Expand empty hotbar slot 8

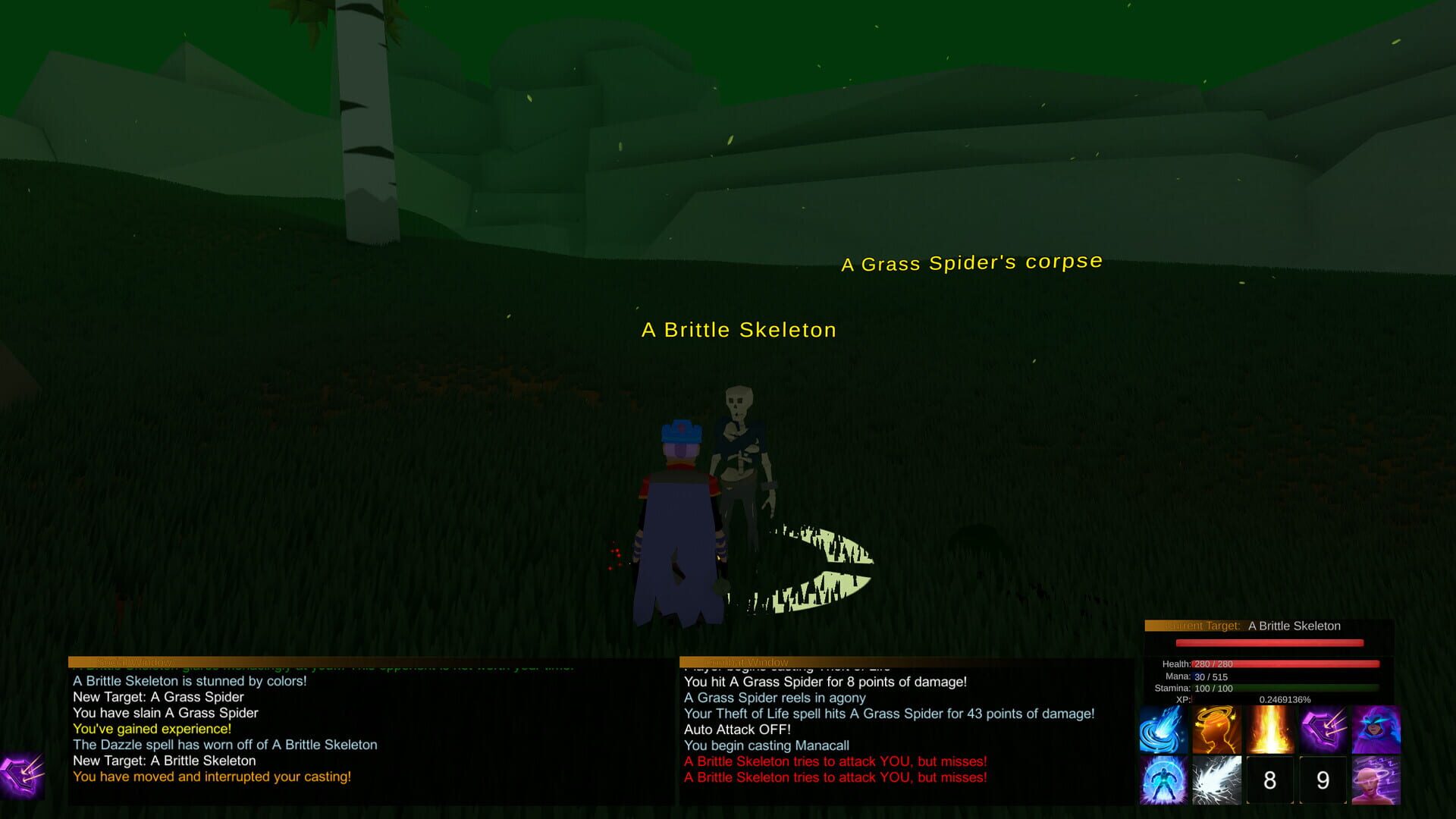point(1269,780)
